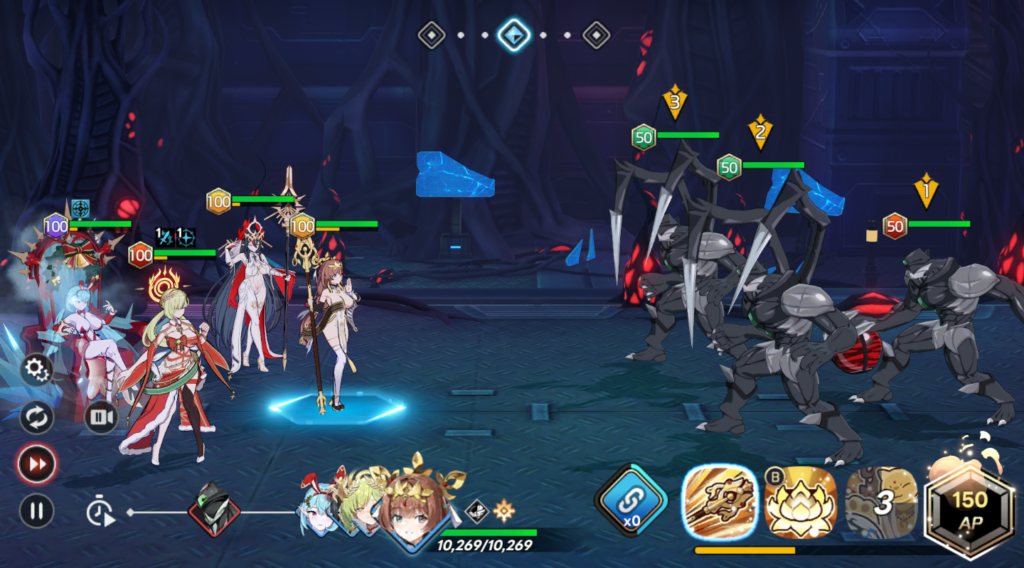Open the gear settings button

pyautogui.click(x=36, y=370)
